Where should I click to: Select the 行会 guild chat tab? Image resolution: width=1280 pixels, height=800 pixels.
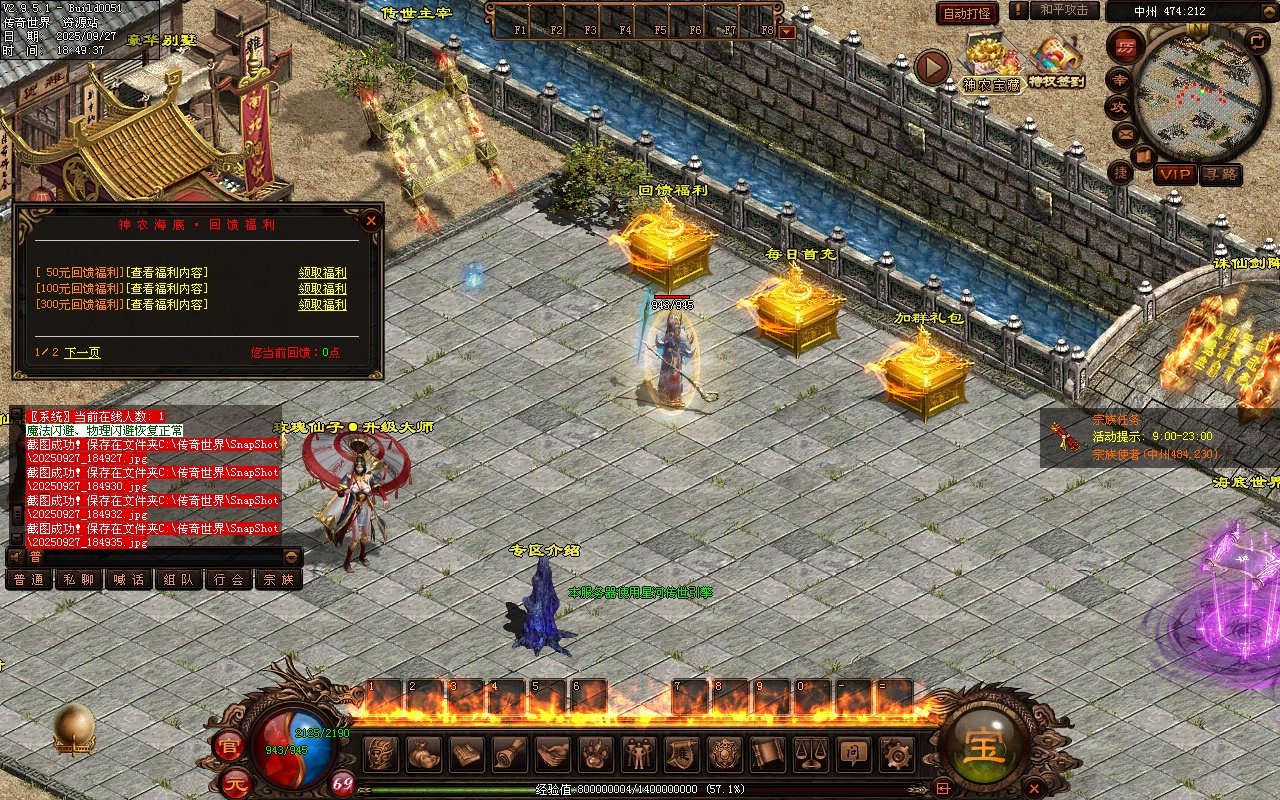point(229,579)
